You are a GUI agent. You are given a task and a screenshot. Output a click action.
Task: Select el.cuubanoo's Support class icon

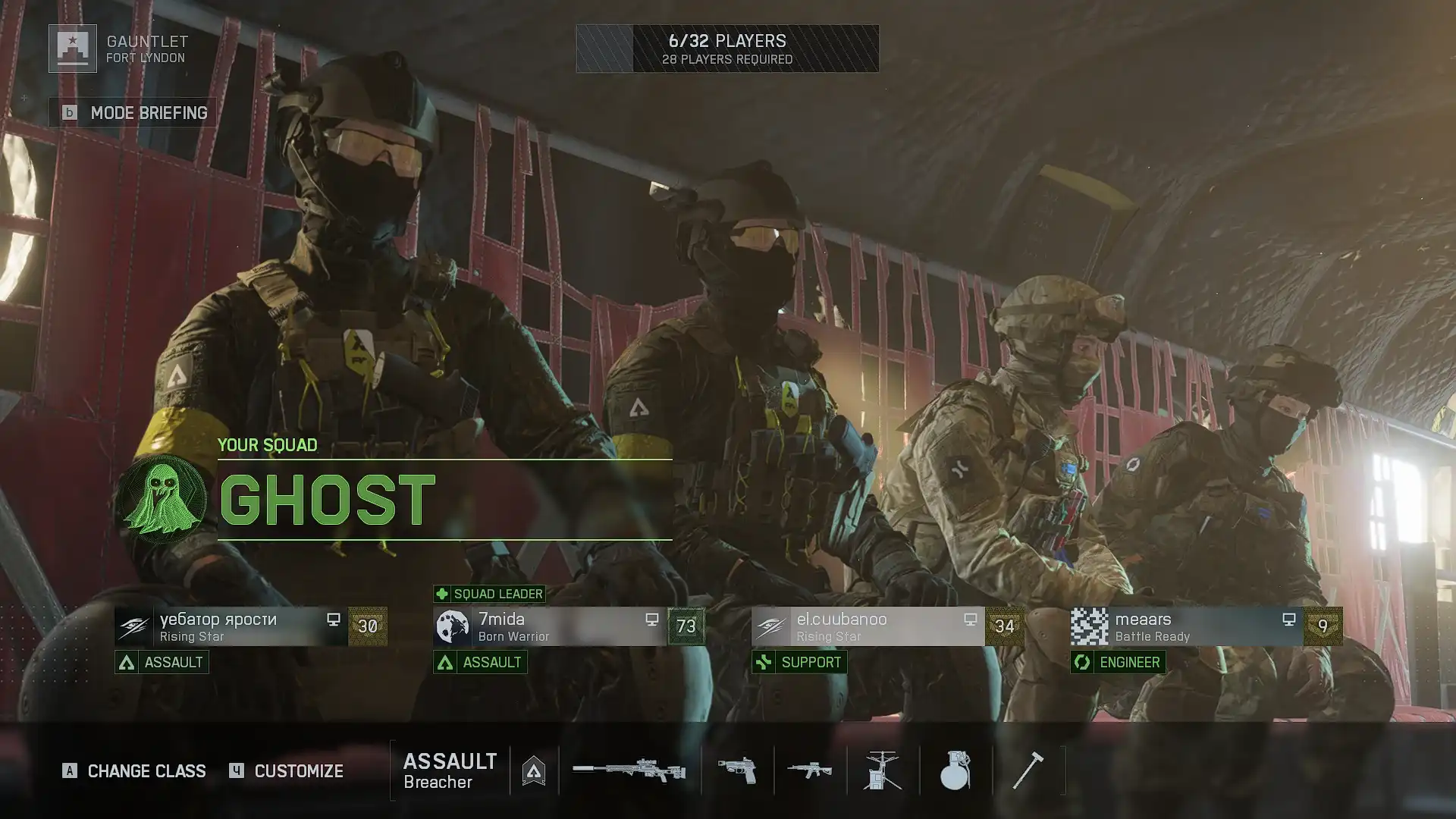click(x=764, y=662)
